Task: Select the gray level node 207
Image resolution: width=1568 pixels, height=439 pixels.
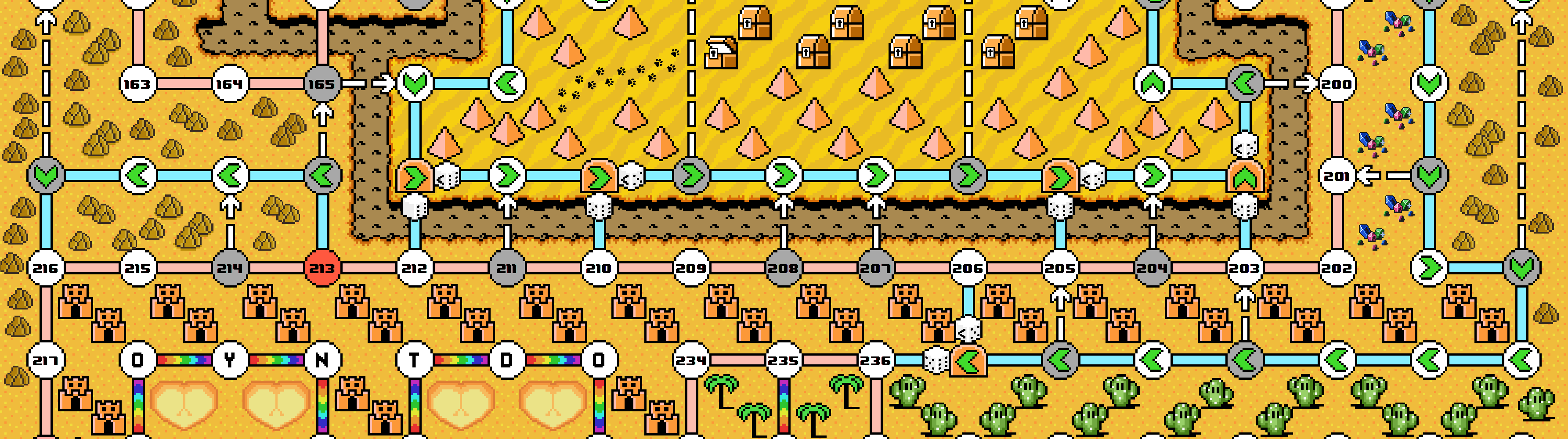Action: coord(875,268)
